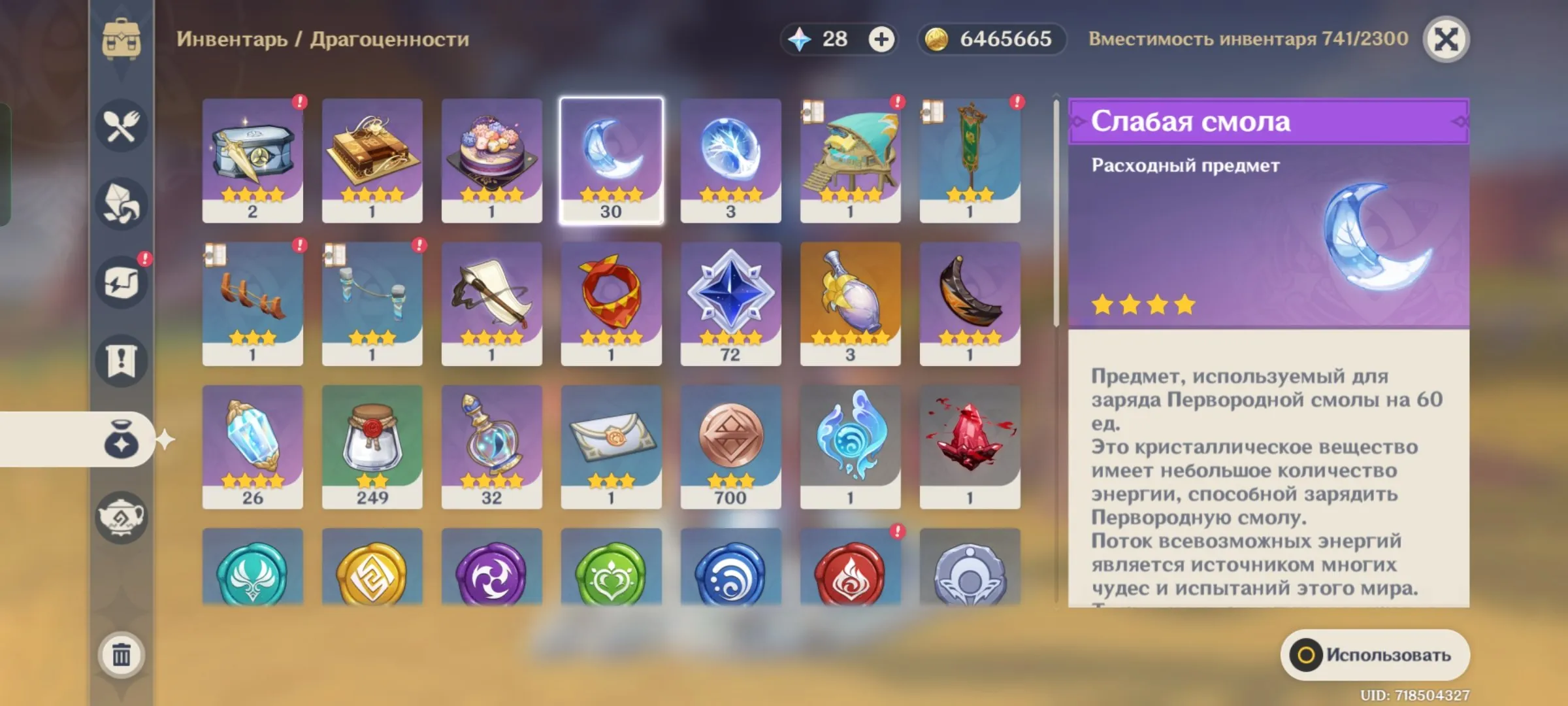Select the blue star crystal slot with 72

pos(730,303)
